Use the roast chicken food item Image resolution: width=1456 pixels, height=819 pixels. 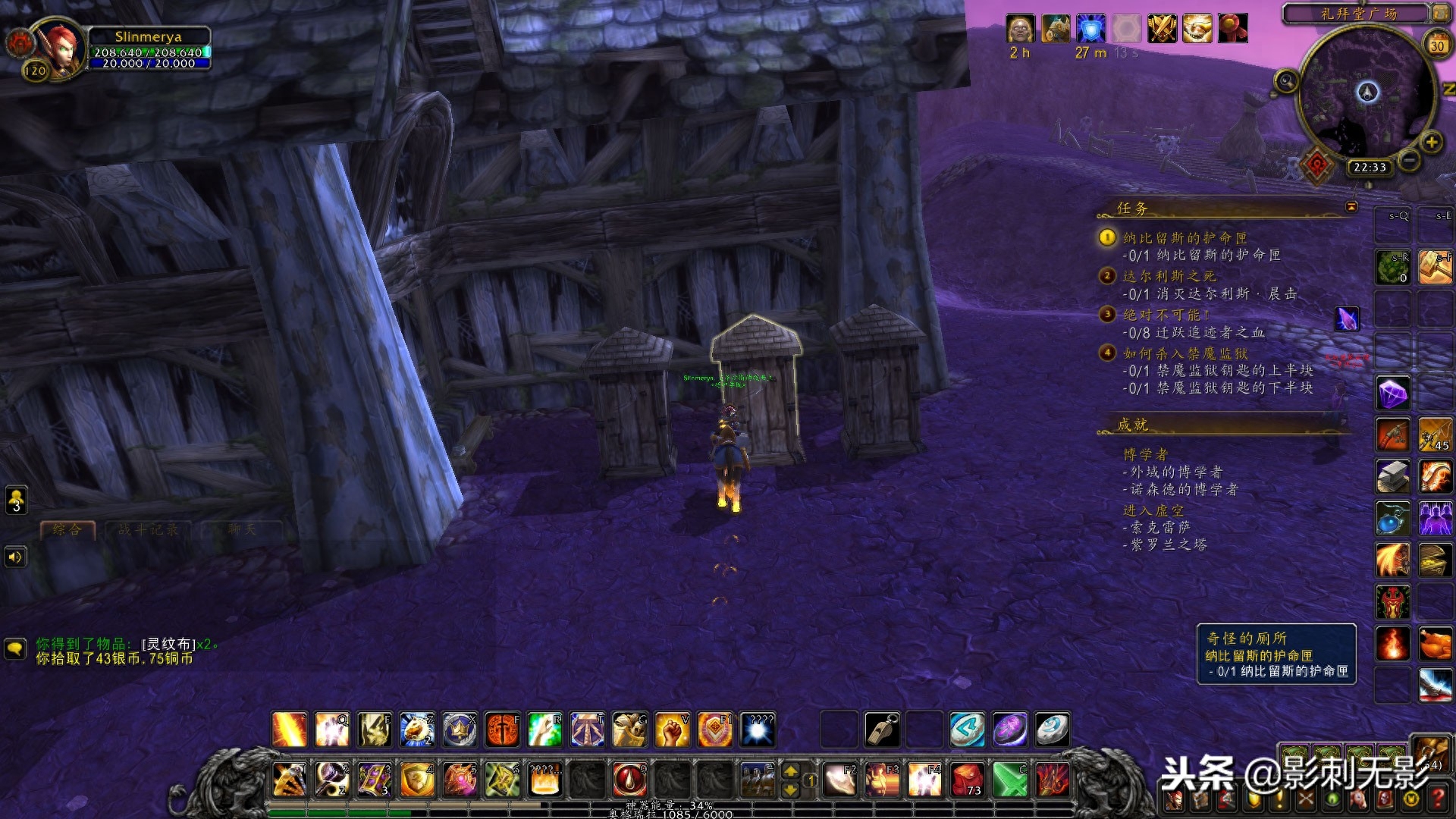1435,644
